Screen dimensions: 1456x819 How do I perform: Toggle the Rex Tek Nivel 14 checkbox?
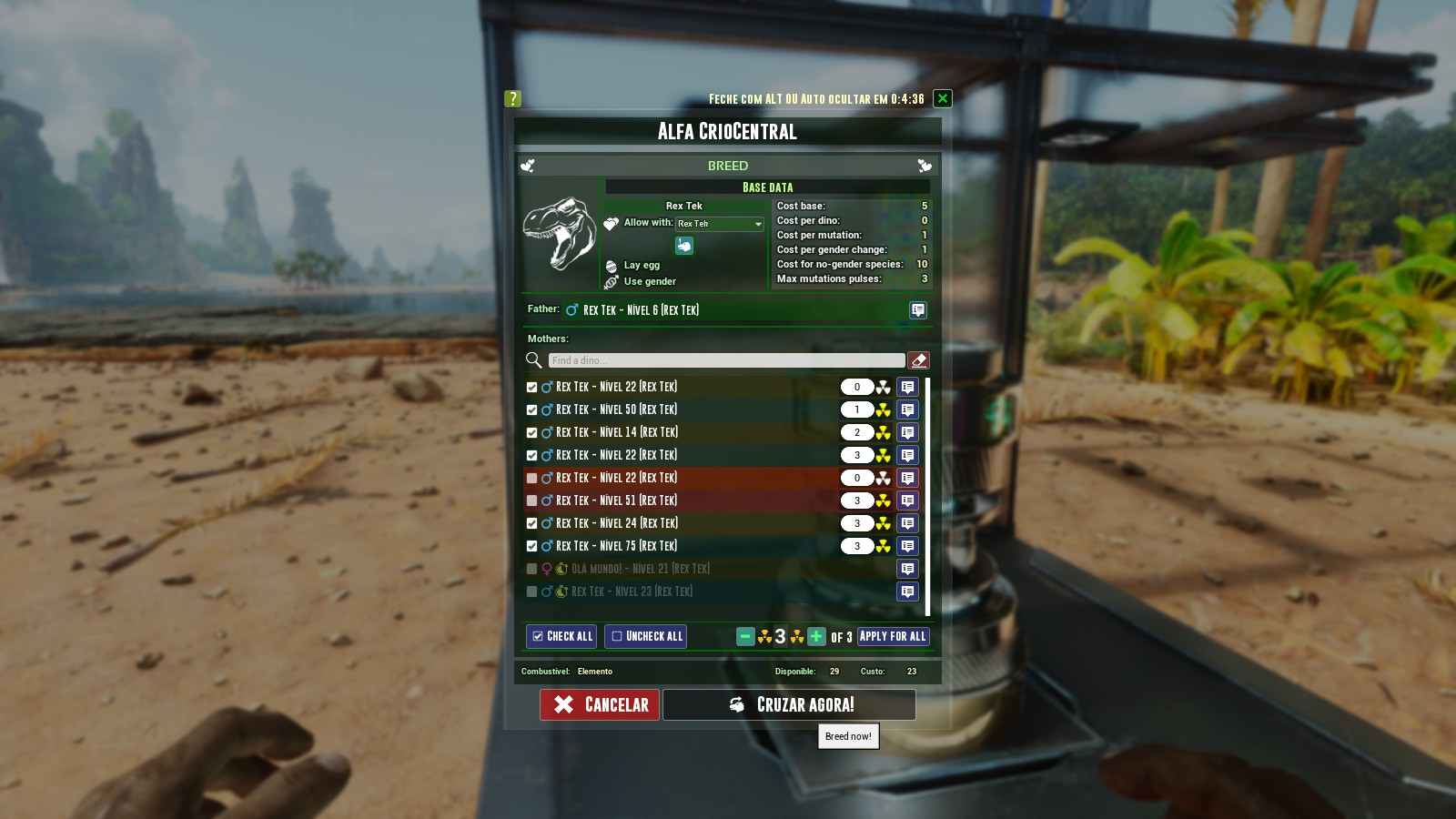pyautogui.click(x=532, y=433)
